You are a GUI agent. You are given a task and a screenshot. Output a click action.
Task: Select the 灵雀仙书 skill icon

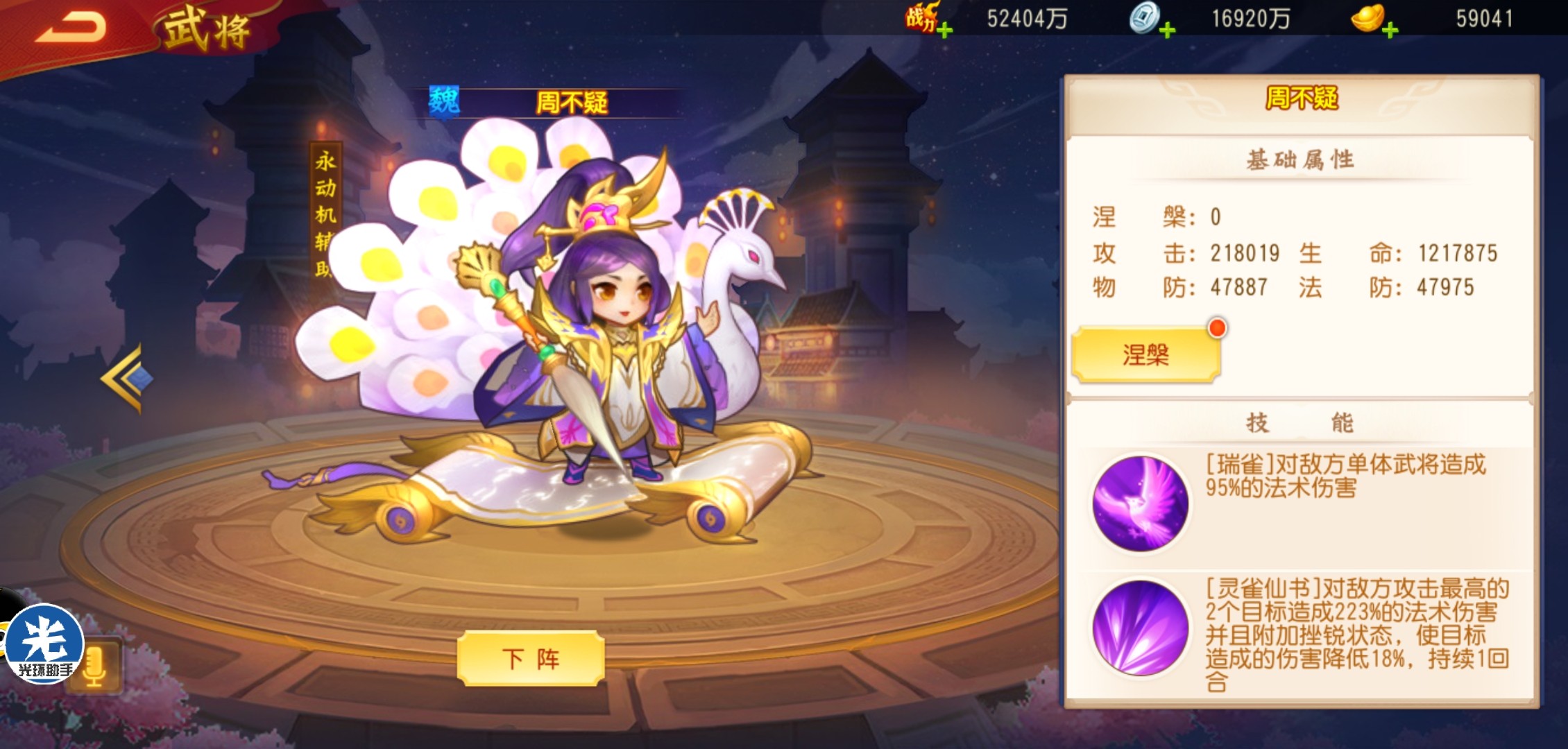1140,628
